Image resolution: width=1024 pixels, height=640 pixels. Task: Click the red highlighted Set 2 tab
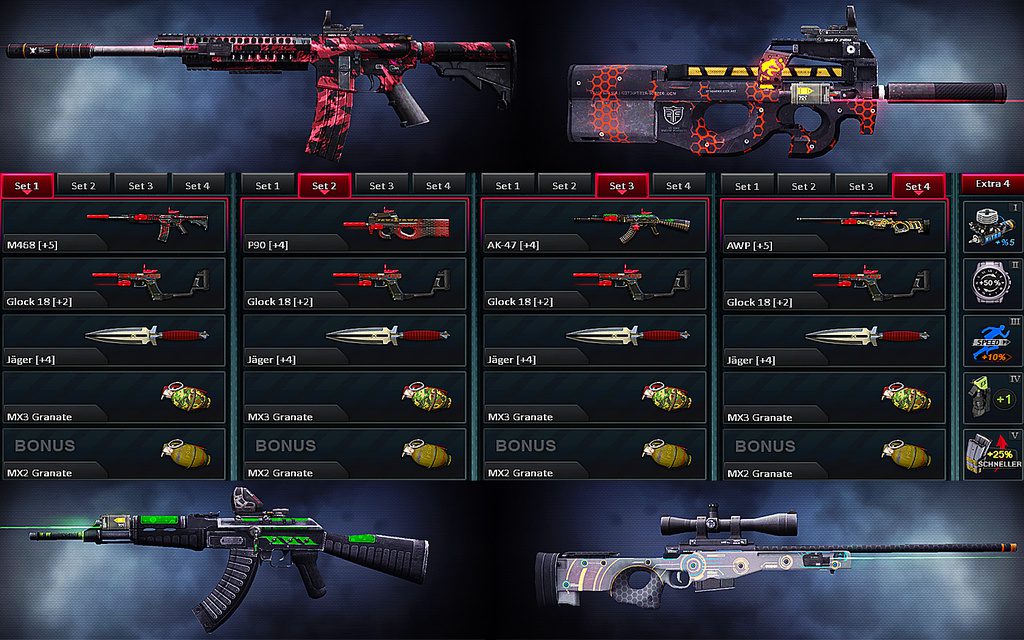[x=325, y=185]
